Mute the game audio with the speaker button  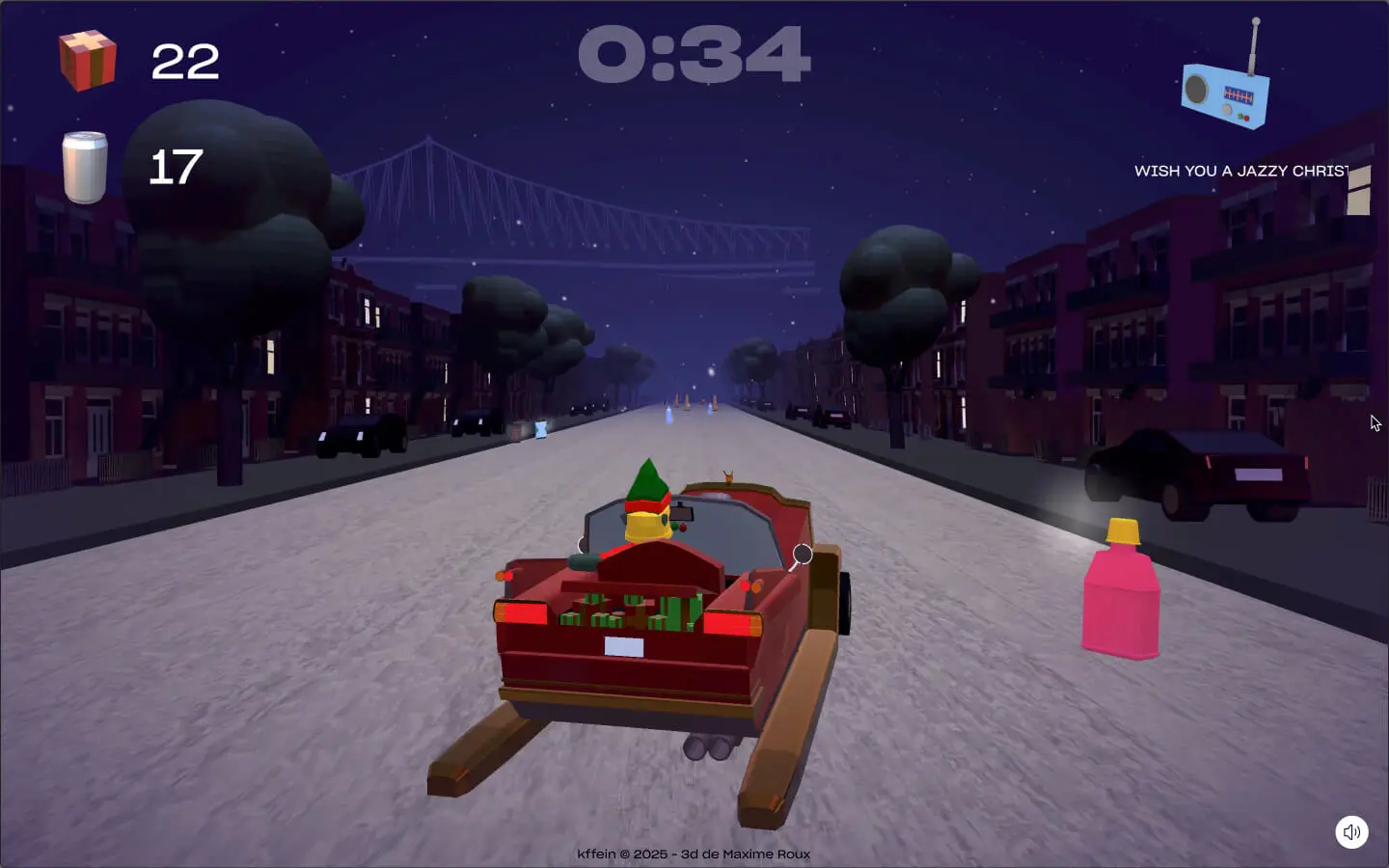1351,832
